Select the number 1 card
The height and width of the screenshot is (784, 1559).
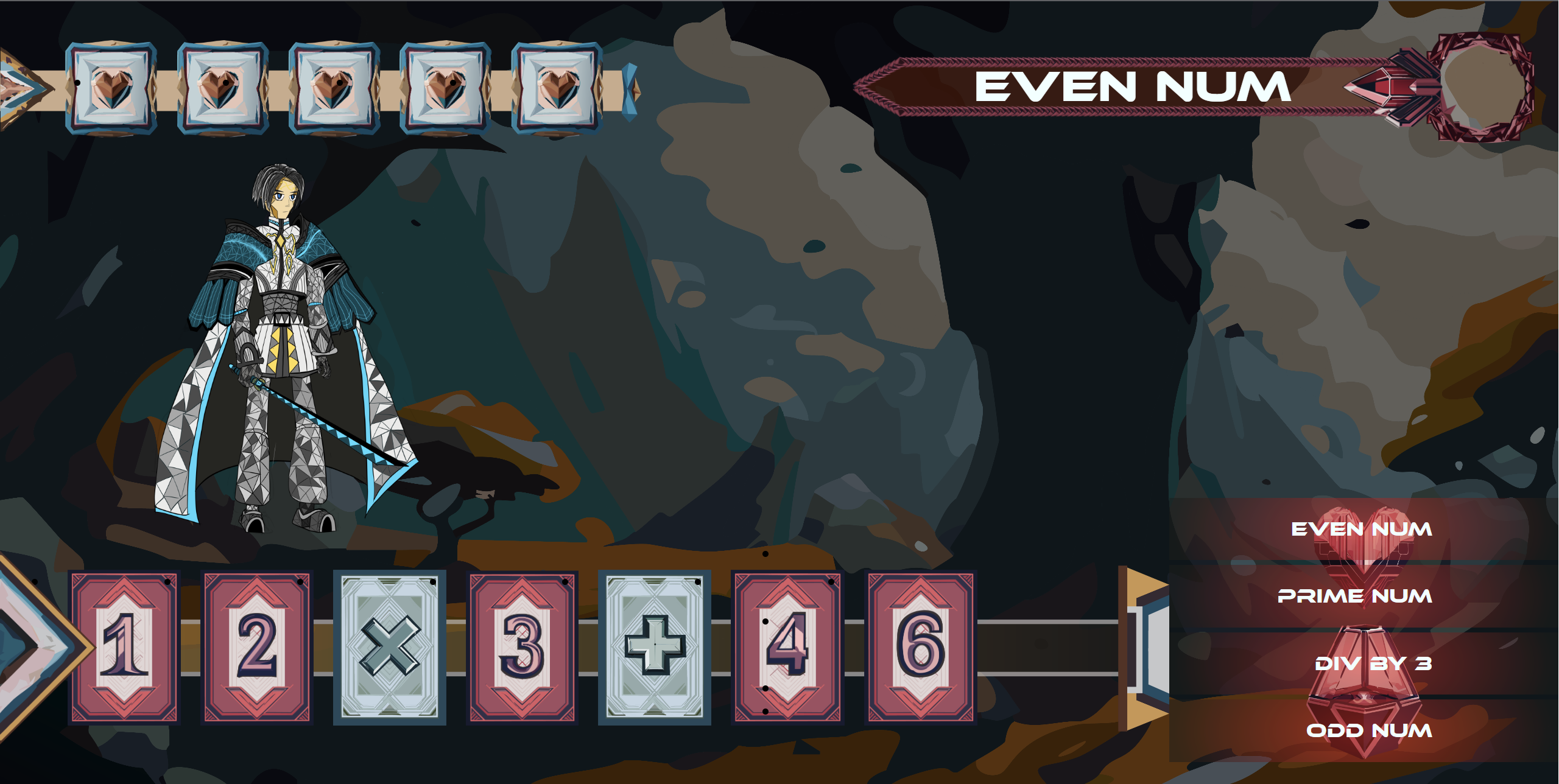[x=124, y=647]
